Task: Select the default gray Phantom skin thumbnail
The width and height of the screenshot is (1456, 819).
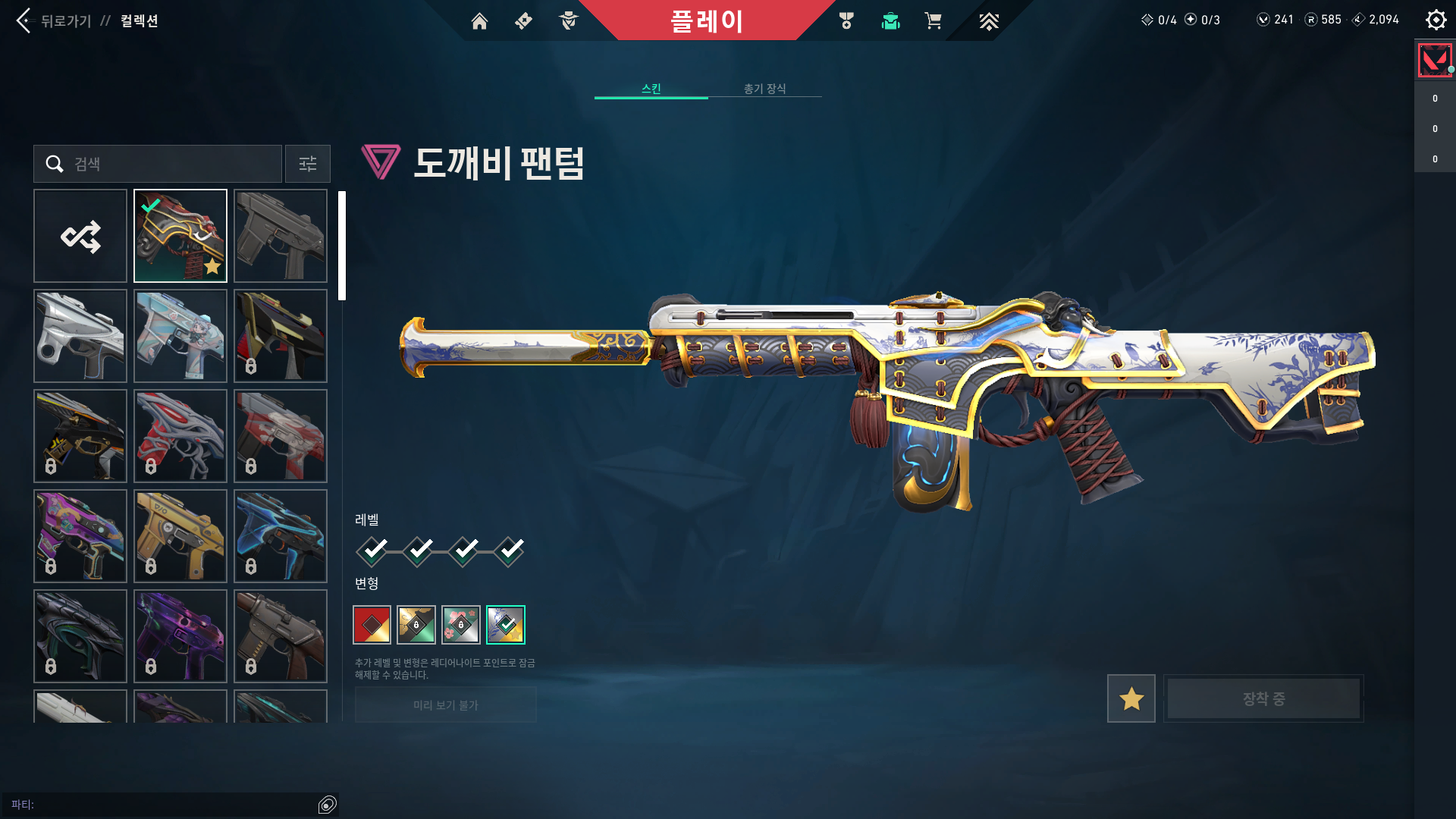Action: coord(281,236)
